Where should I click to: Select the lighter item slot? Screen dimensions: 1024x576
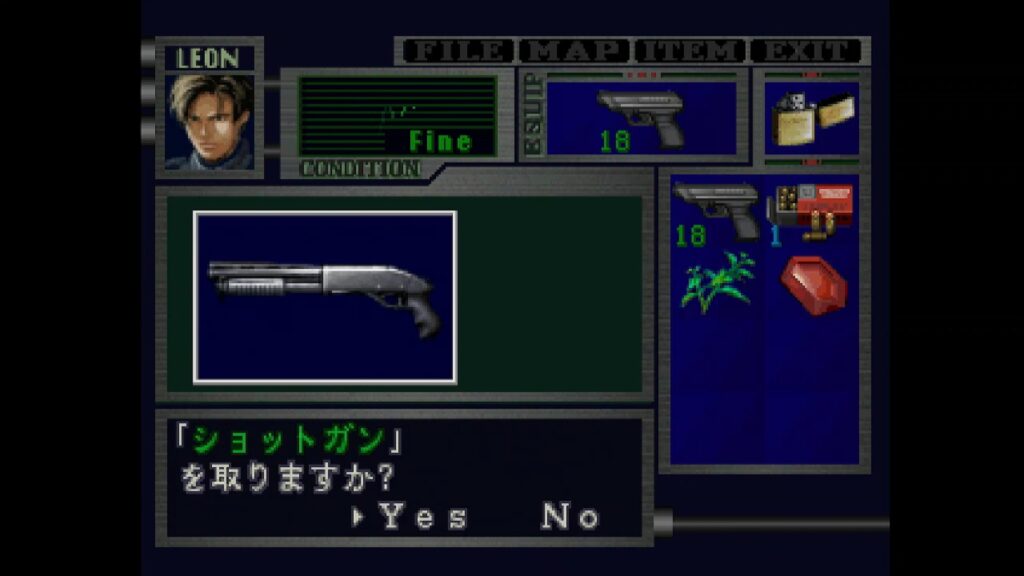(x=811, y=119)
